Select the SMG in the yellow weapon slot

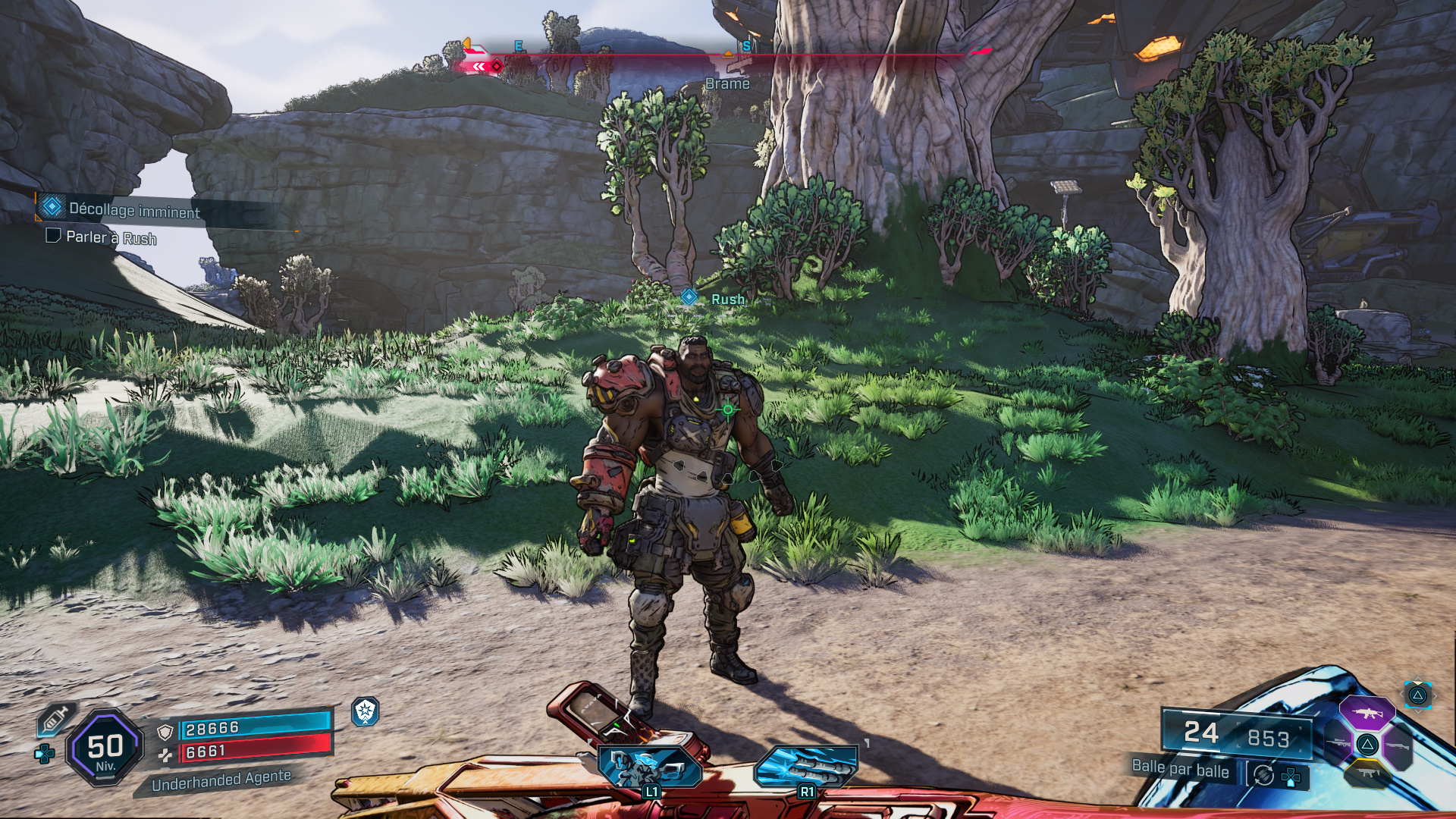(x=1369, y=773)
